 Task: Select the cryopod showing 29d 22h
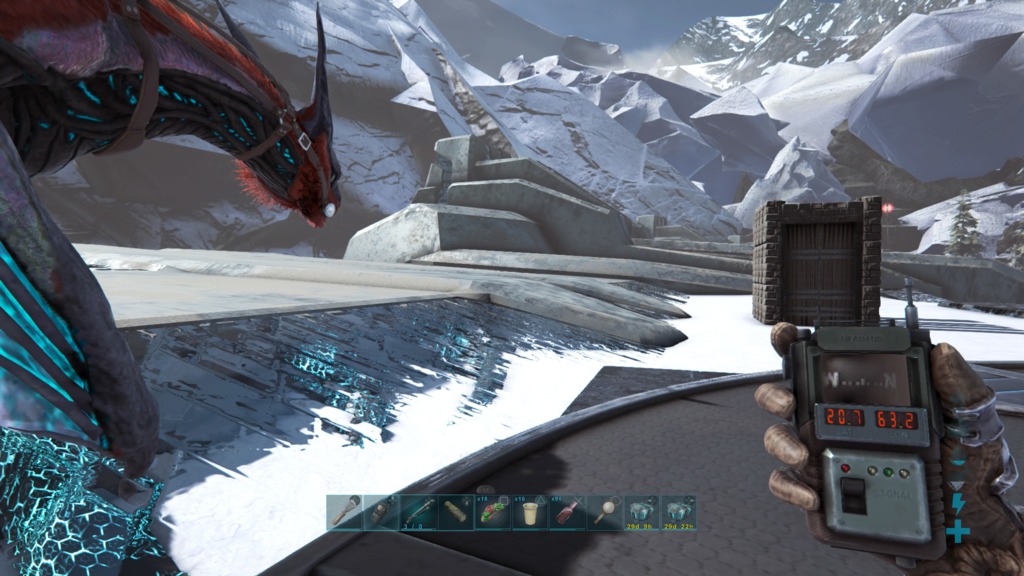[677, 512]
